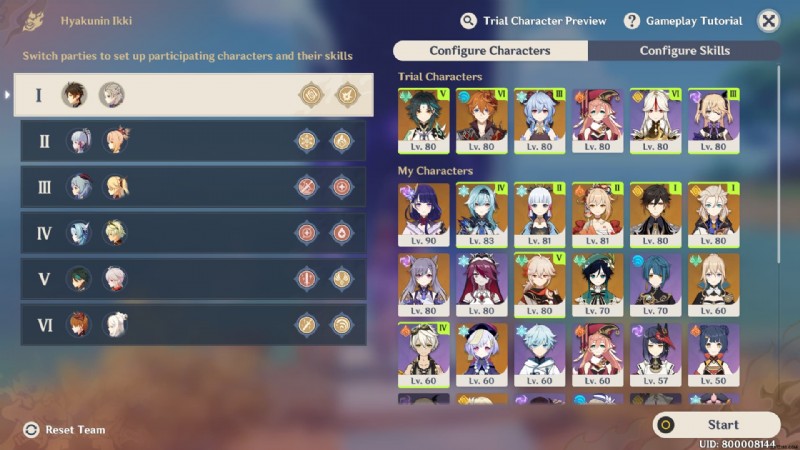Pick the level 83 character portrait
Screen dimensions: 800x450
click(x=482, y=214)
